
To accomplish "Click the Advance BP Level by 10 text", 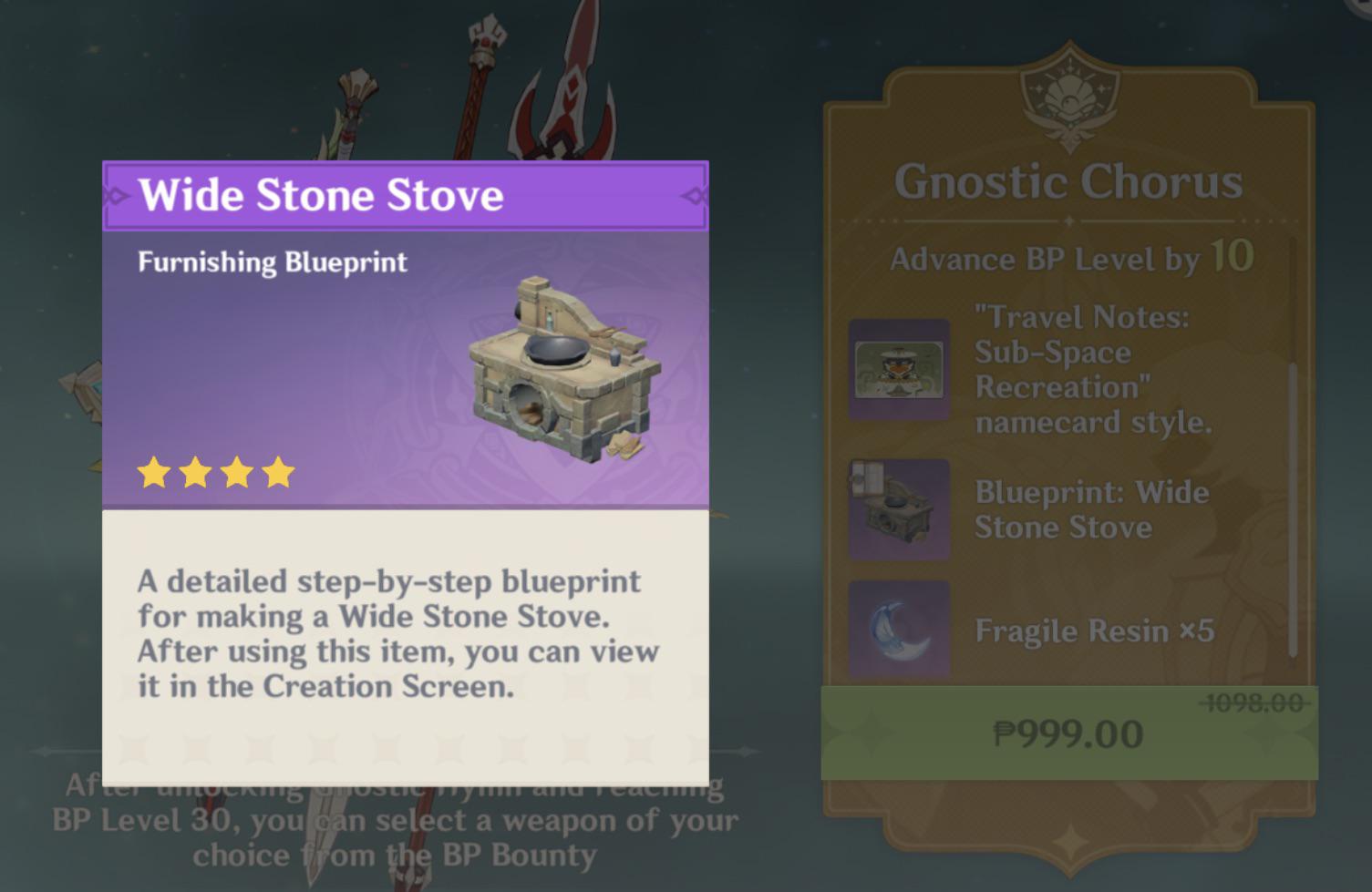I will pyautogui.click(x=1070, y=258).
